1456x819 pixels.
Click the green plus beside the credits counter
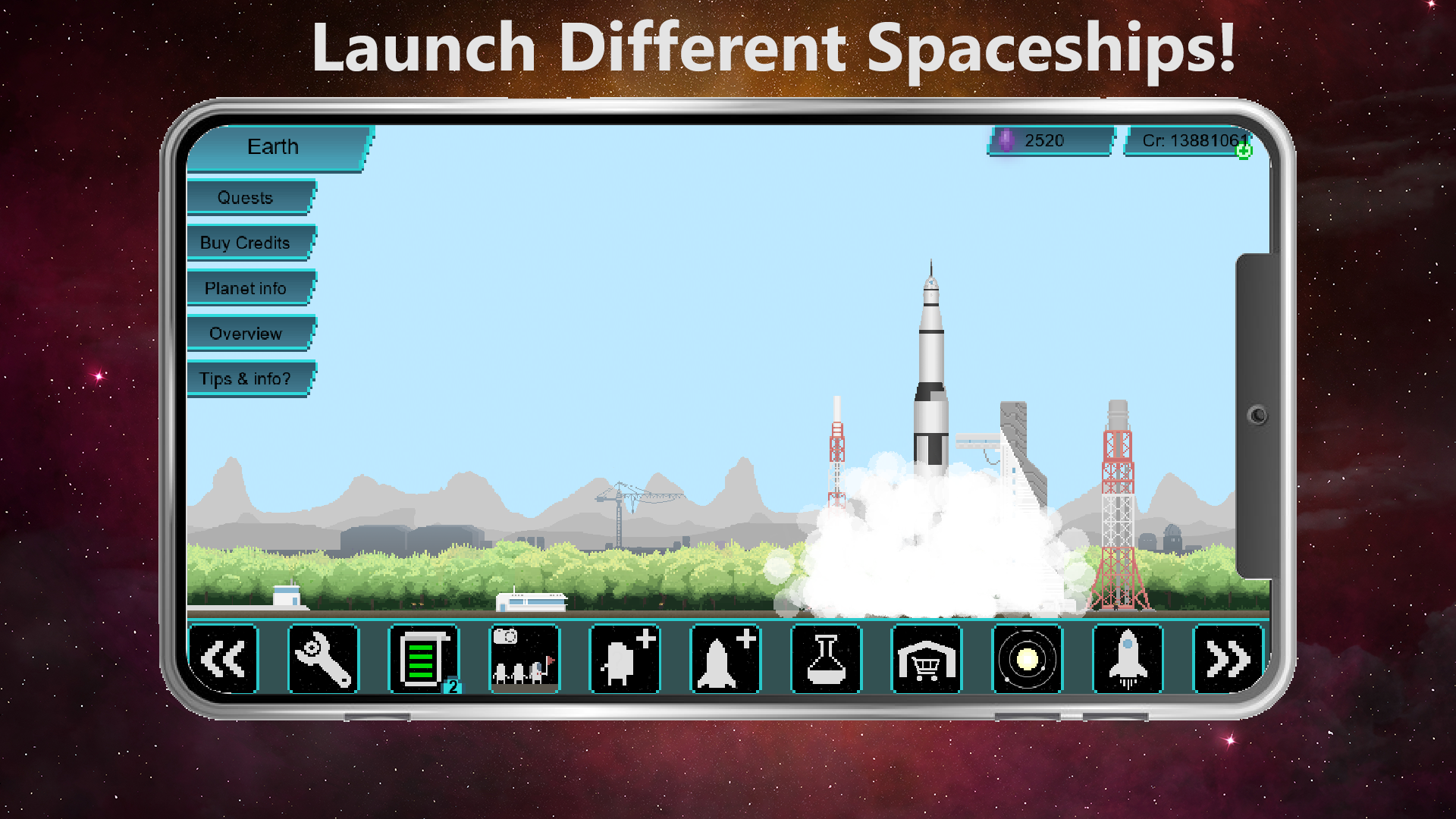pos(1244,150)
